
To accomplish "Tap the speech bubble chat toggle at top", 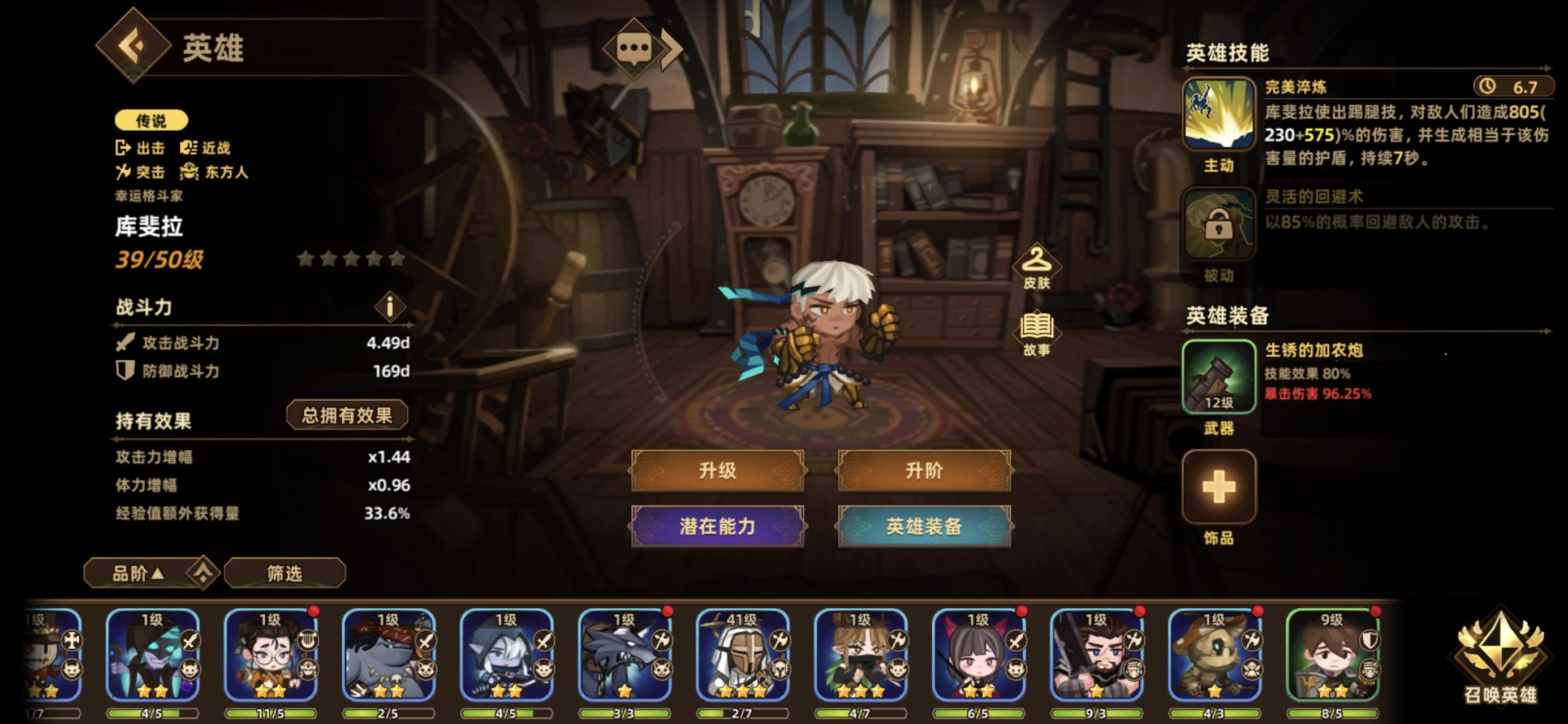I will click(633, 46).
